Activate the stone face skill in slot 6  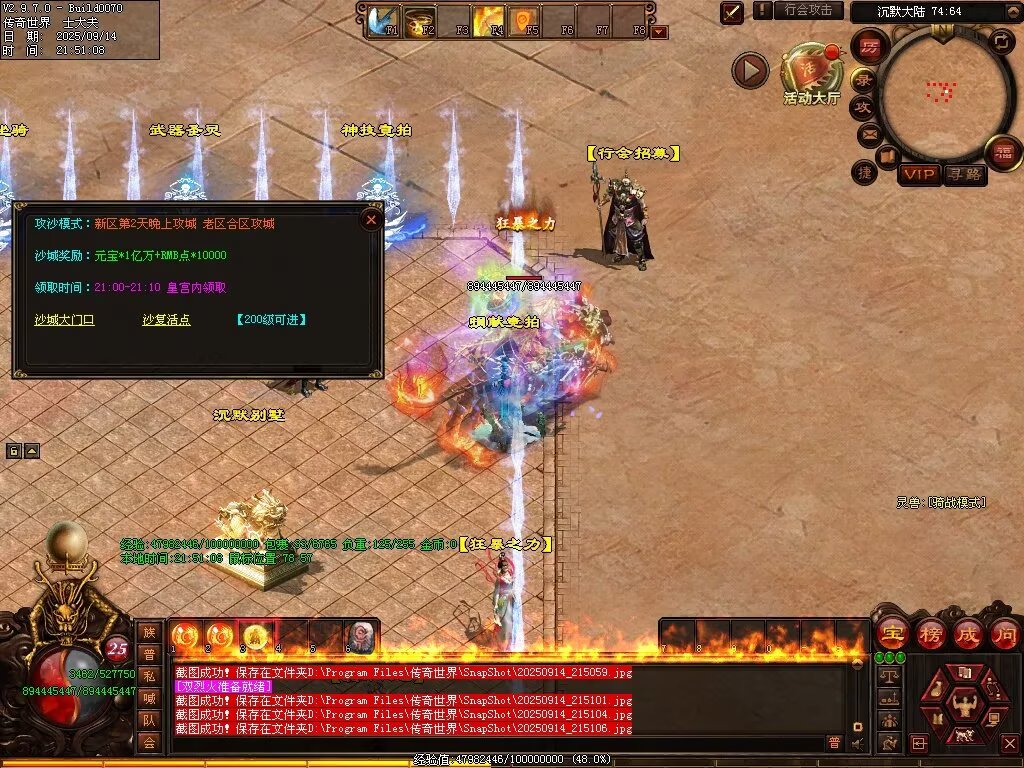(x=359, y=637)
